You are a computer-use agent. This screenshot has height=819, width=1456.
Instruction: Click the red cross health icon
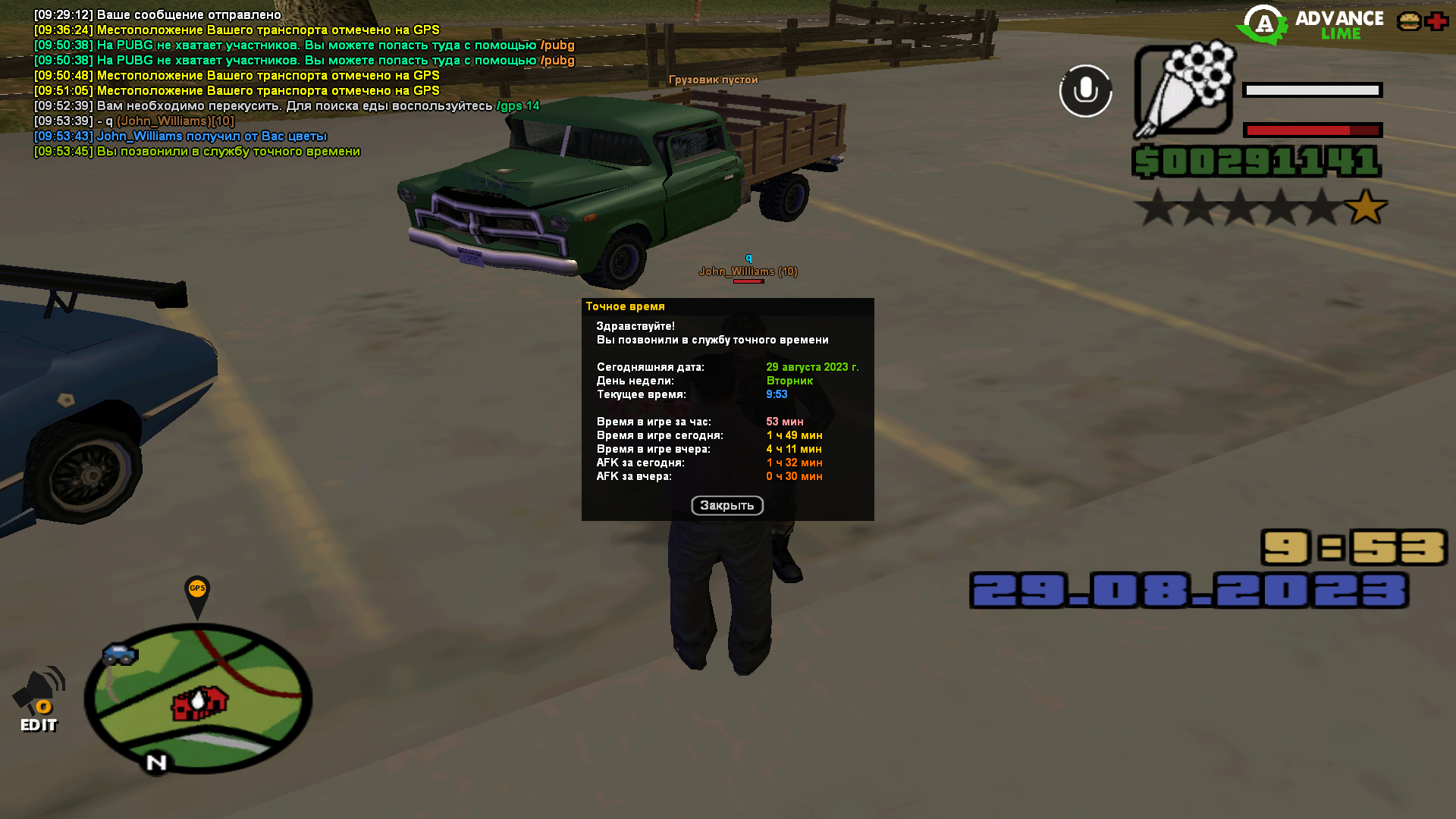(1436, 21)
